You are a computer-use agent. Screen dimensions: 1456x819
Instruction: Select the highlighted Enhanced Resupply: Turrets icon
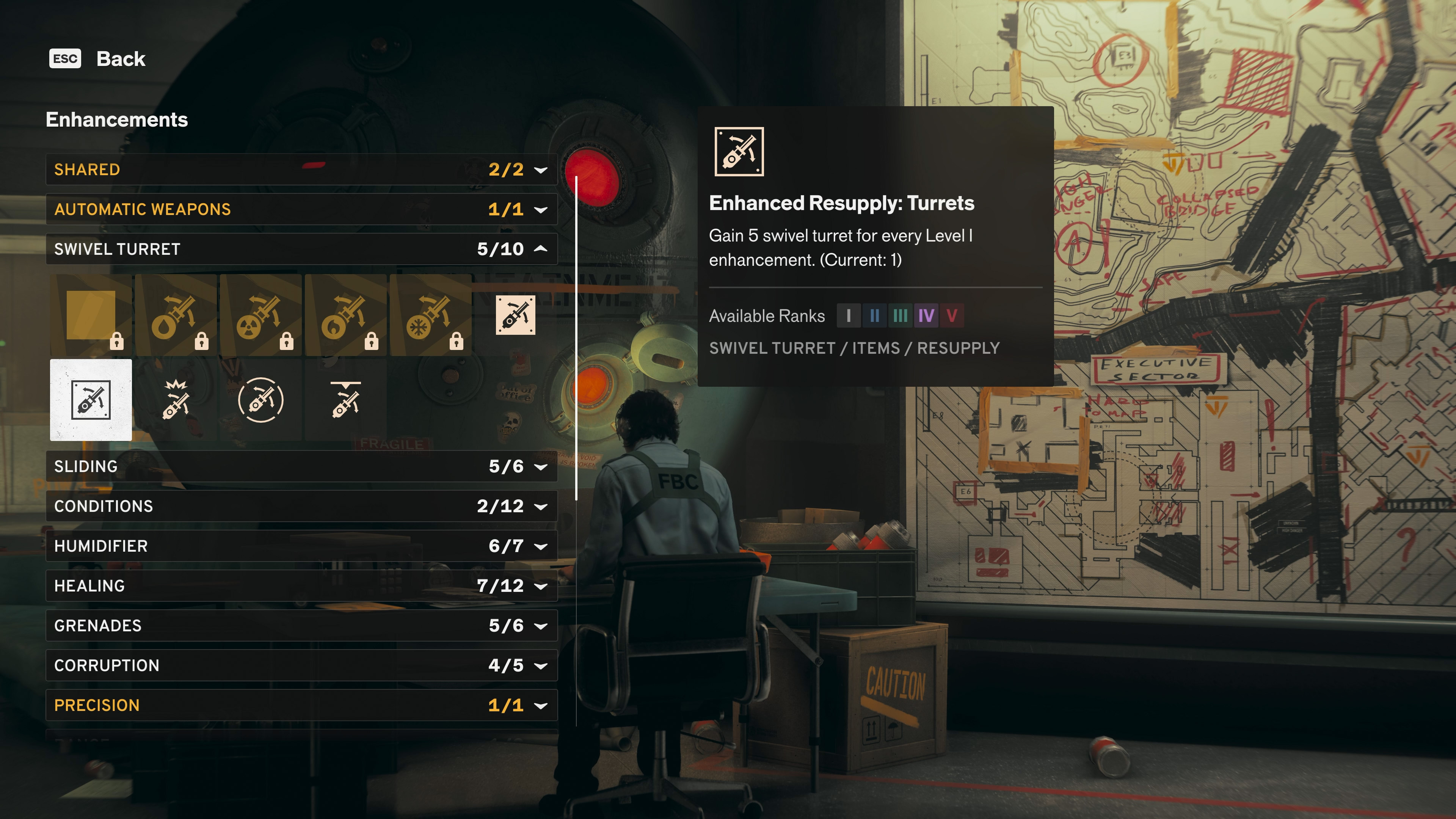(x=91, y=400)
